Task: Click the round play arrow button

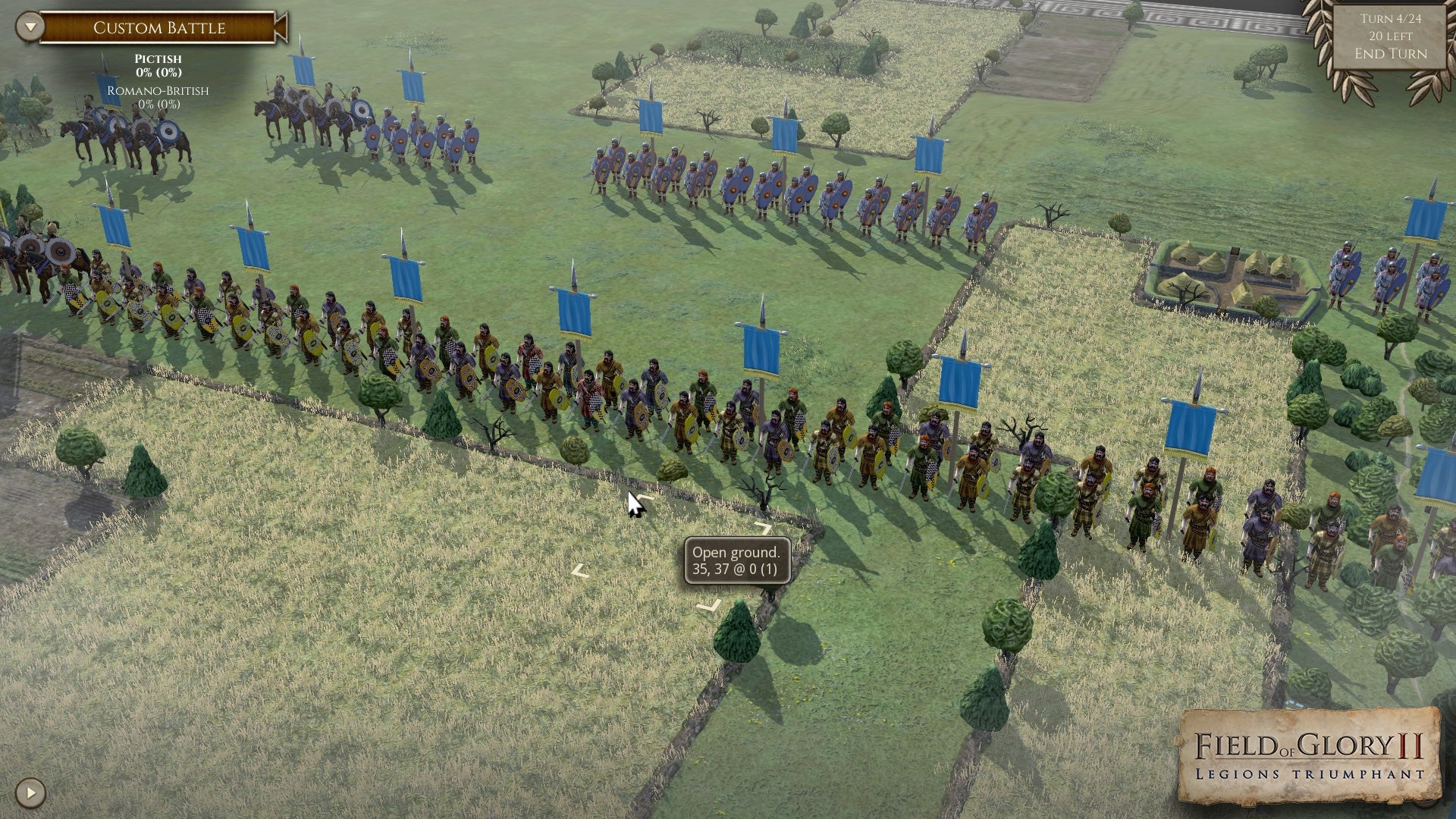Action: coord(30,793)
